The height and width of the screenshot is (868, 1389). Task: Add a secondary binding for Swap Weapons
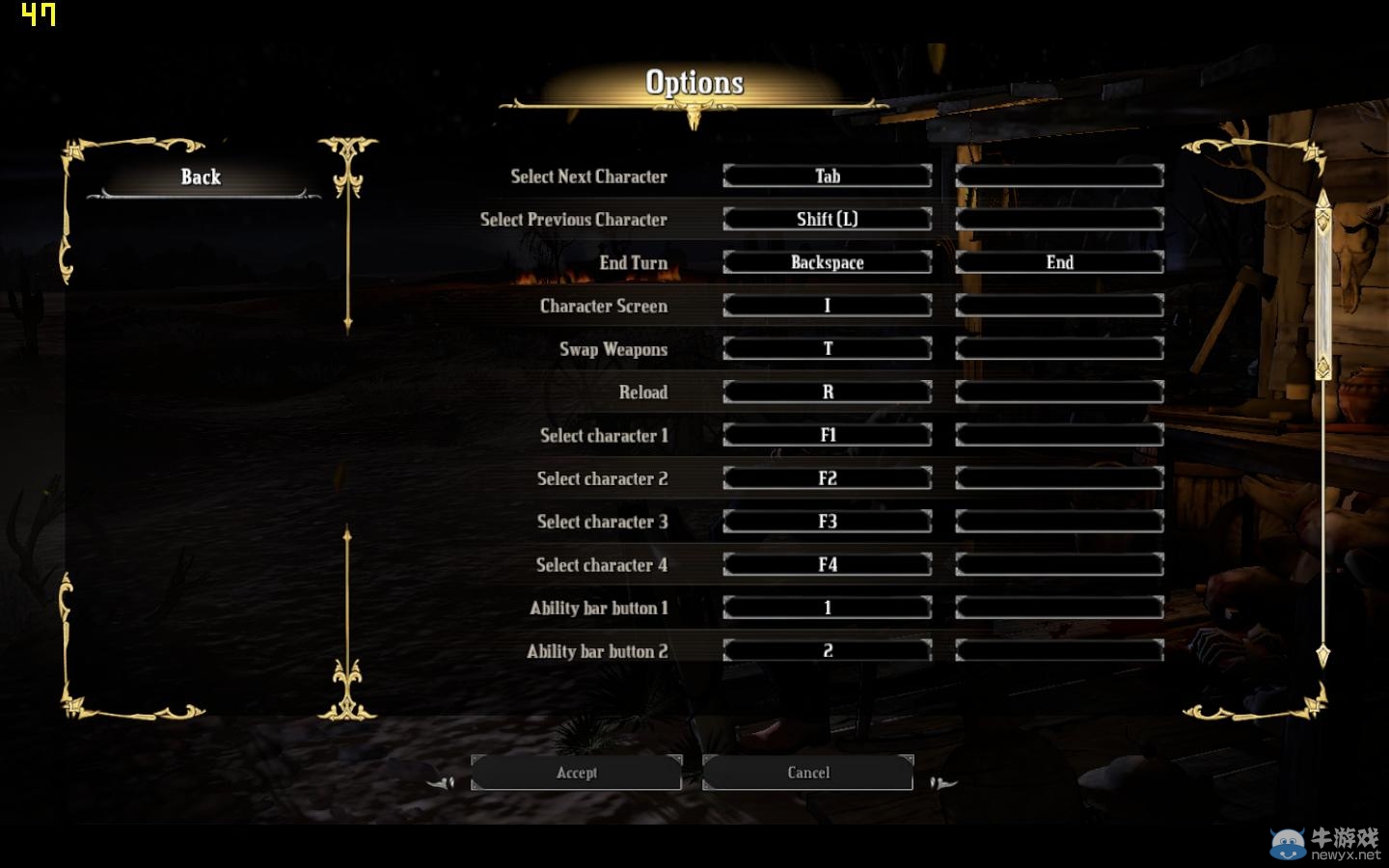pyautogui.click(x=1059, y=349)
